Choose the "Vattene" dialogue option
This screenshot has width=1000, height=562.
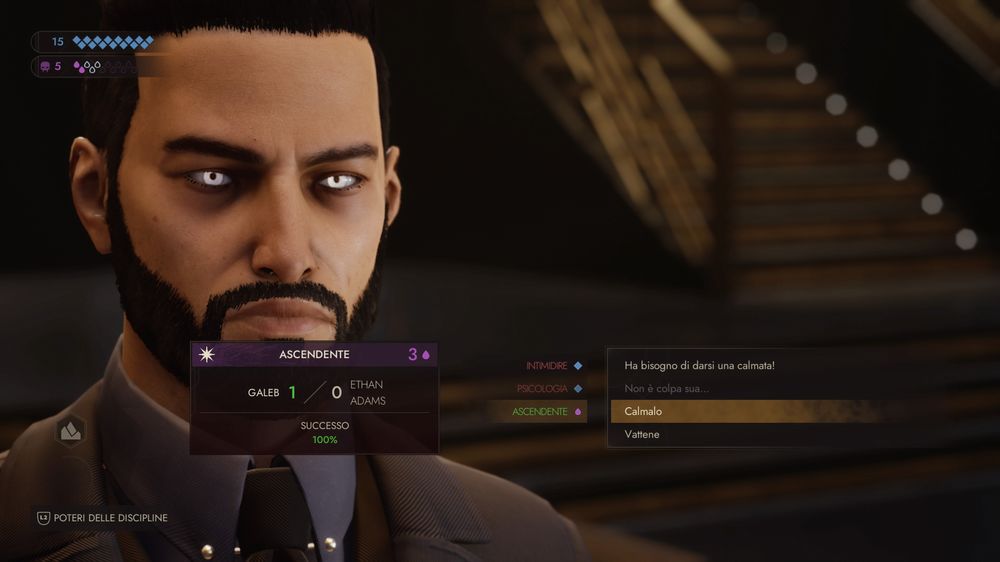tap(642, 434)
